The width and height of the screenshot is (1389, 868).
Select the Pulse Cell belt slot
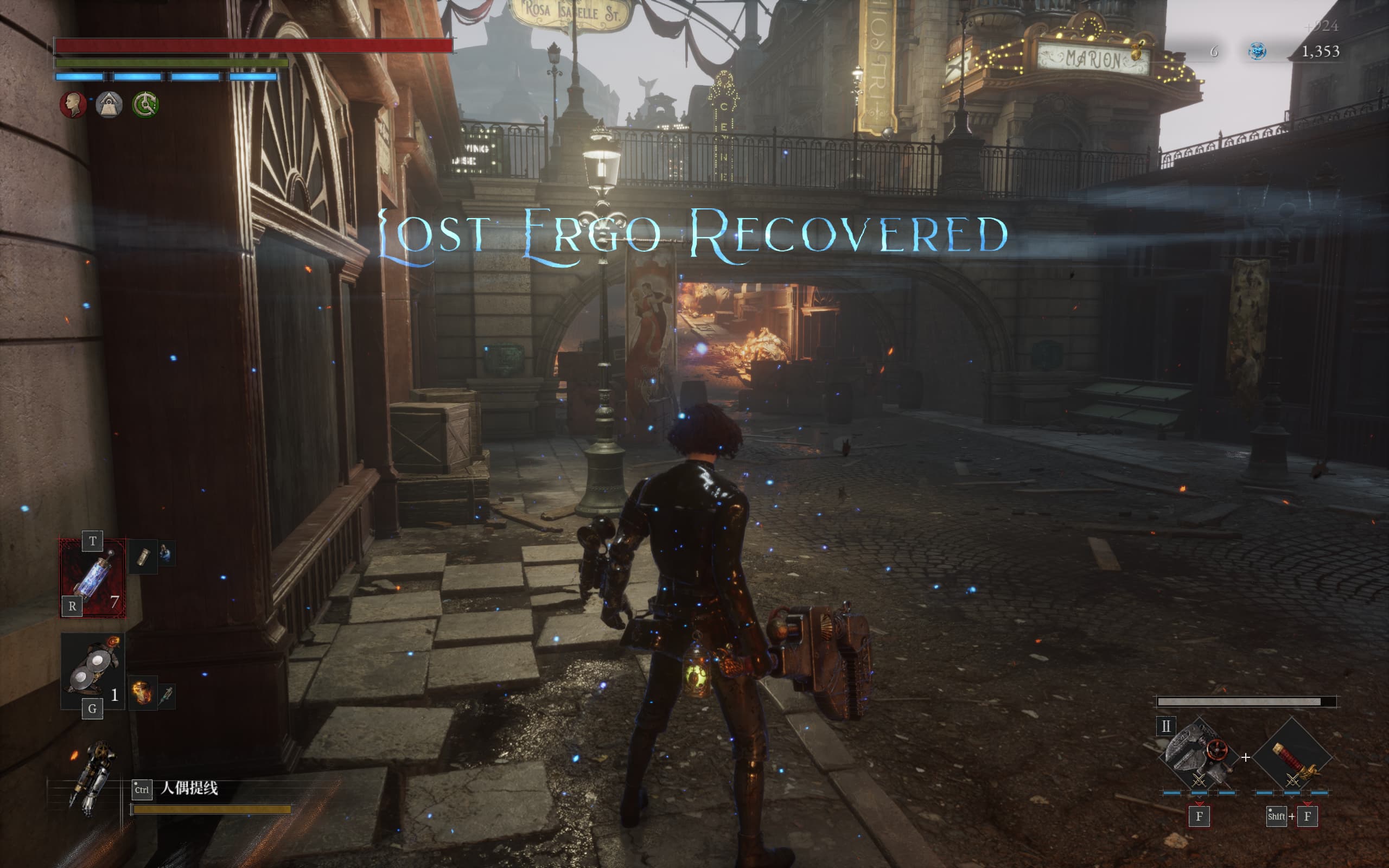click(92, 579)
